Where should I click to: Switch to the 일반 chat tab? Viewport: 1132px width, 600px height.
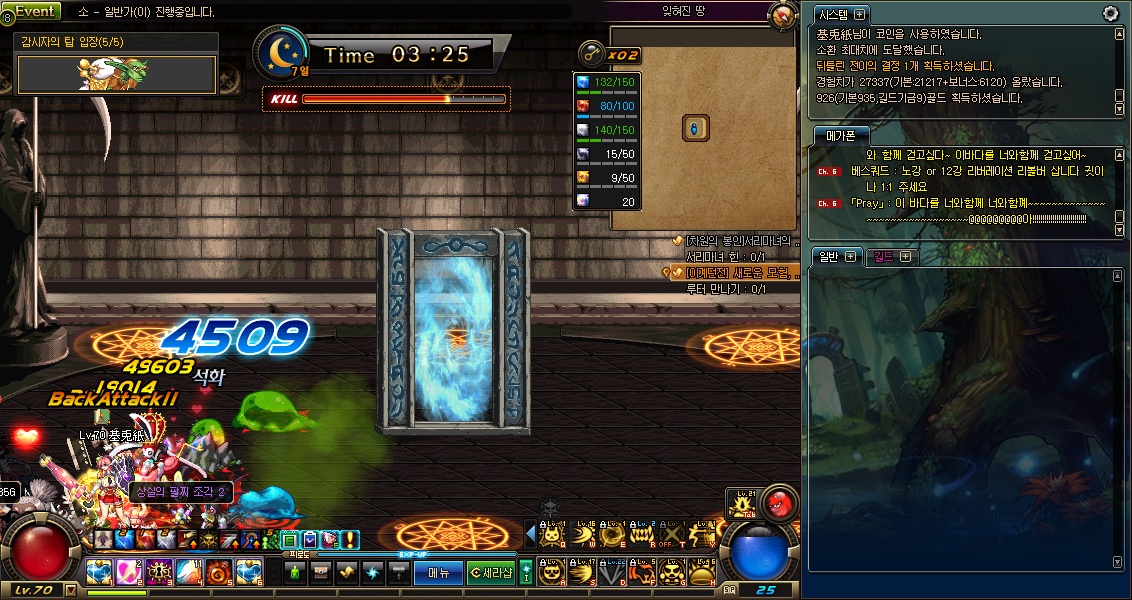tap(828, 256)
